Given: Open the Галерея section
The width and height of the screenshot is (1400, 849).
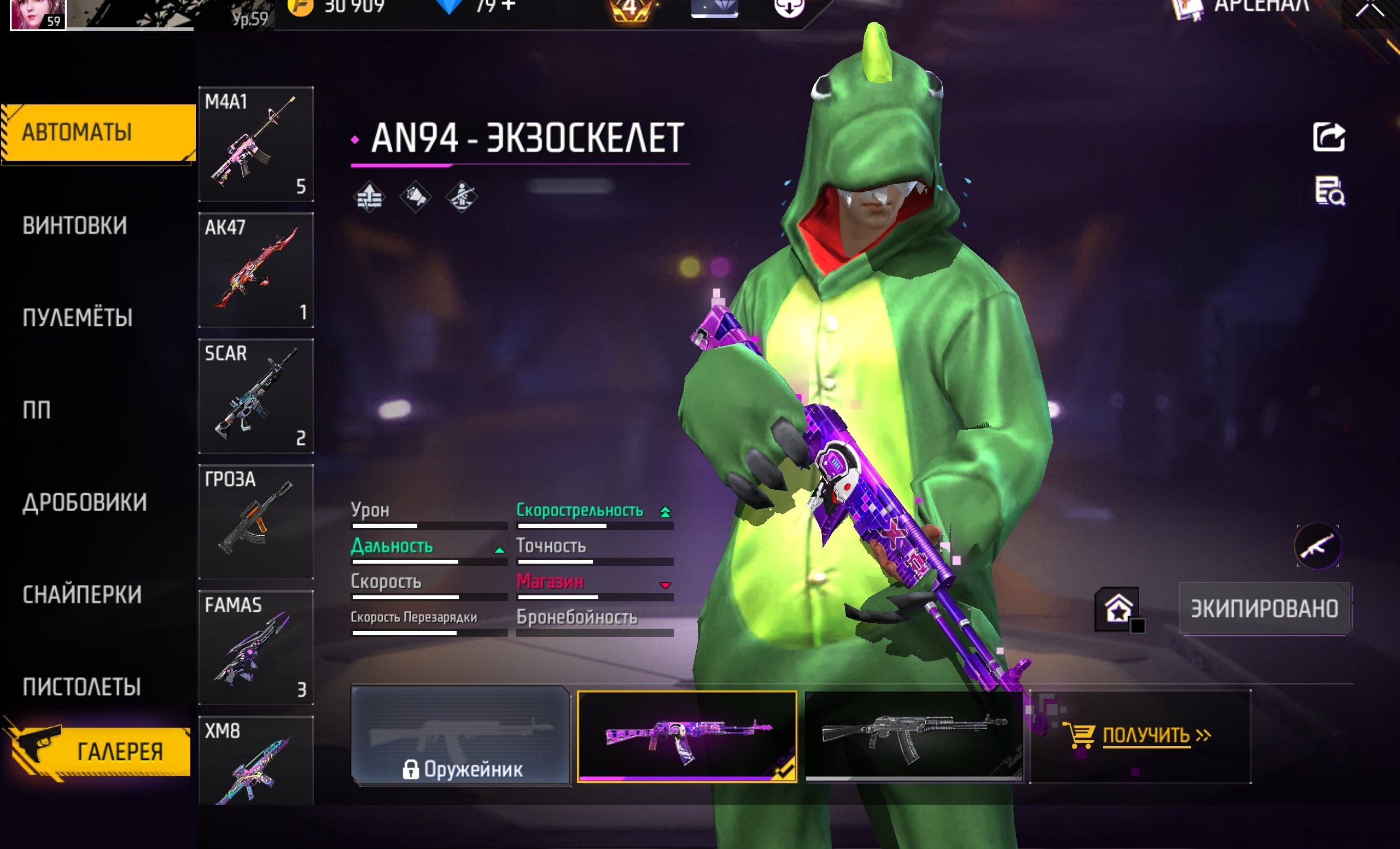Looking at the screenshot, I should 100,751.
